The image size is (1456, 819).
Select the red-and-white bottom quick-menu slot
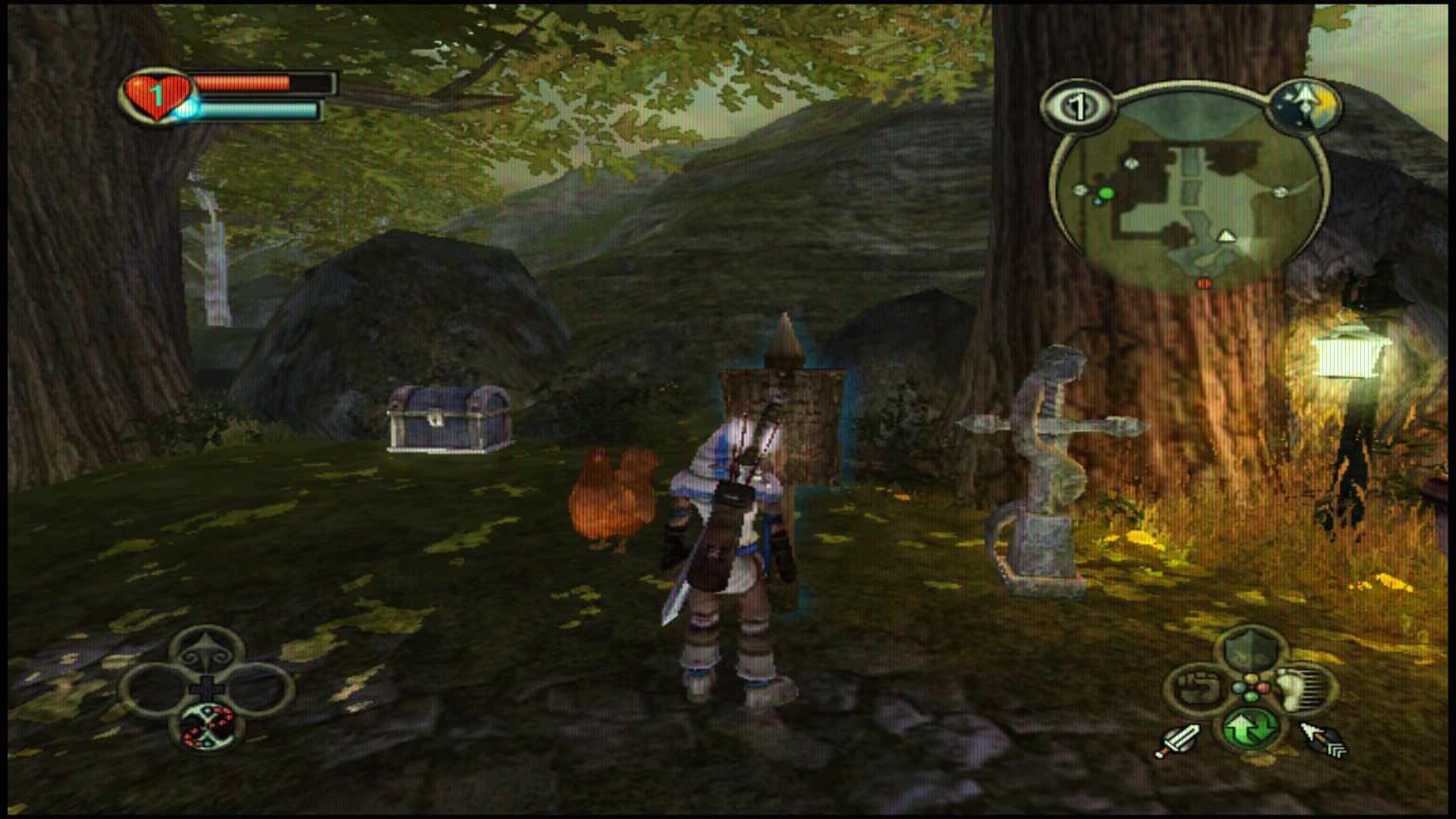(207, 726)
